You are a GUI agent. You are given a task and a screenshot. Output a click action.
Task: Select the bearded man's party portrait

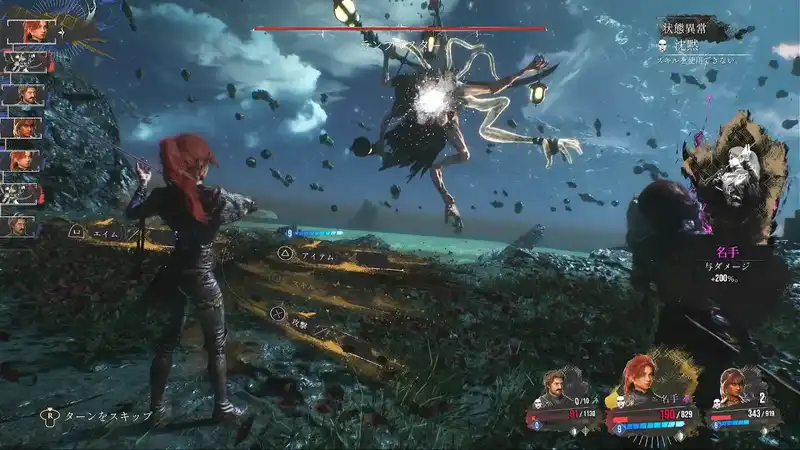click(557, 385)
